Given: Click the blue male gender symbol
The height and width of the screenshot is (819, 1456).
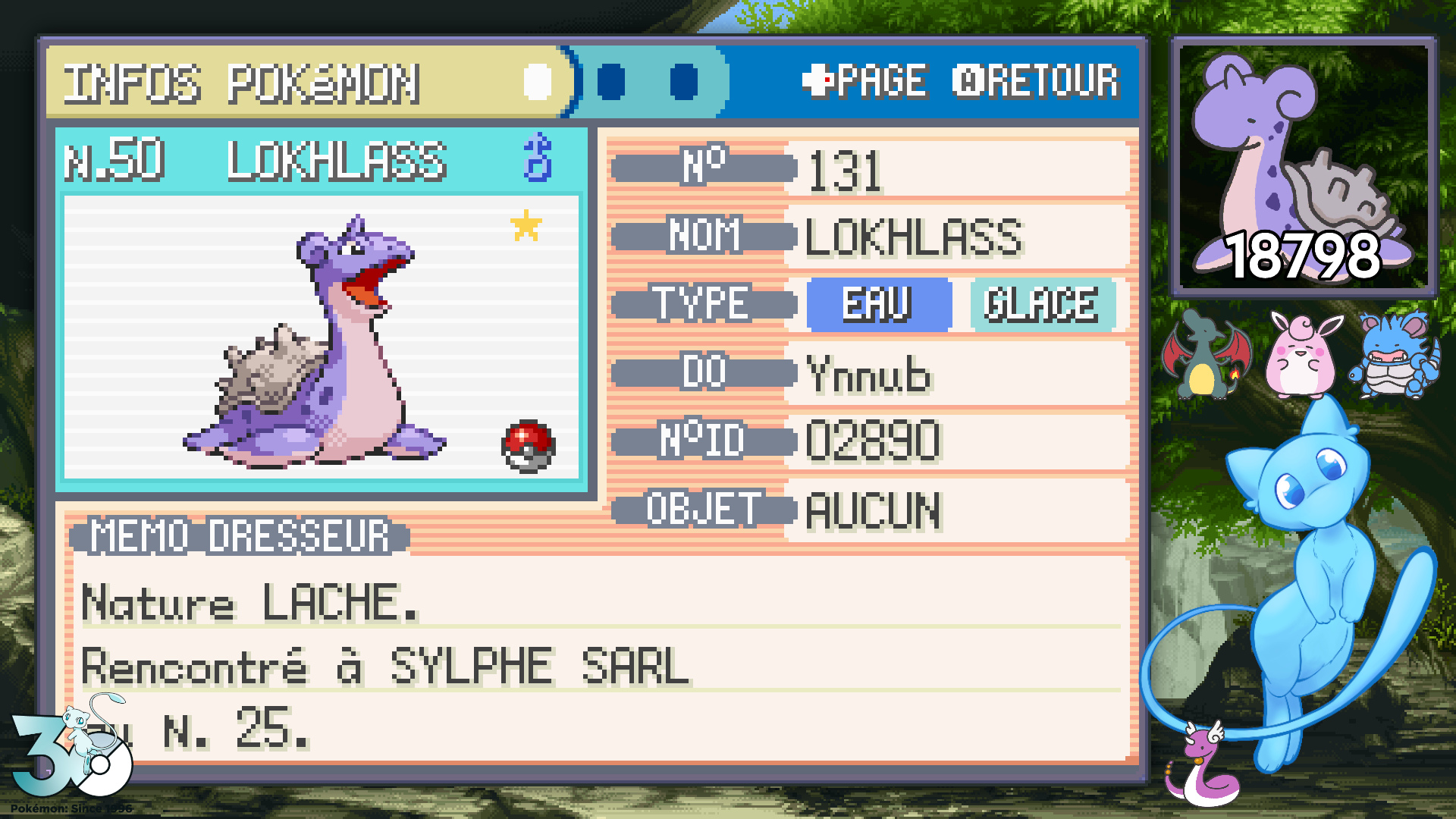Looking at the screenshot, I should point(538,157).
